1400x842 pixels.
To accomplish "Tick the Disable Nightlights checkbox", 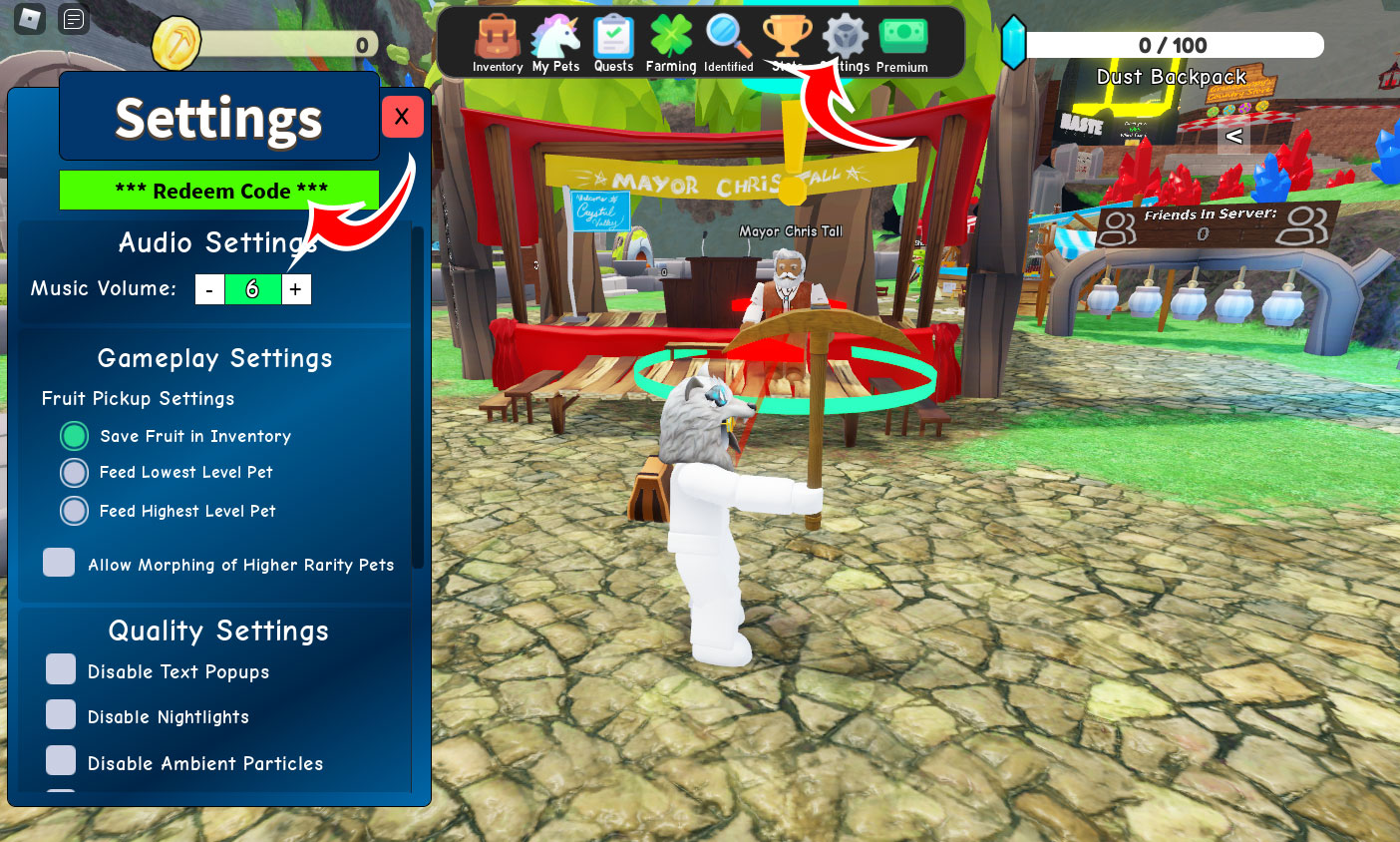I will pyautogui.click(x=61, y=714).
